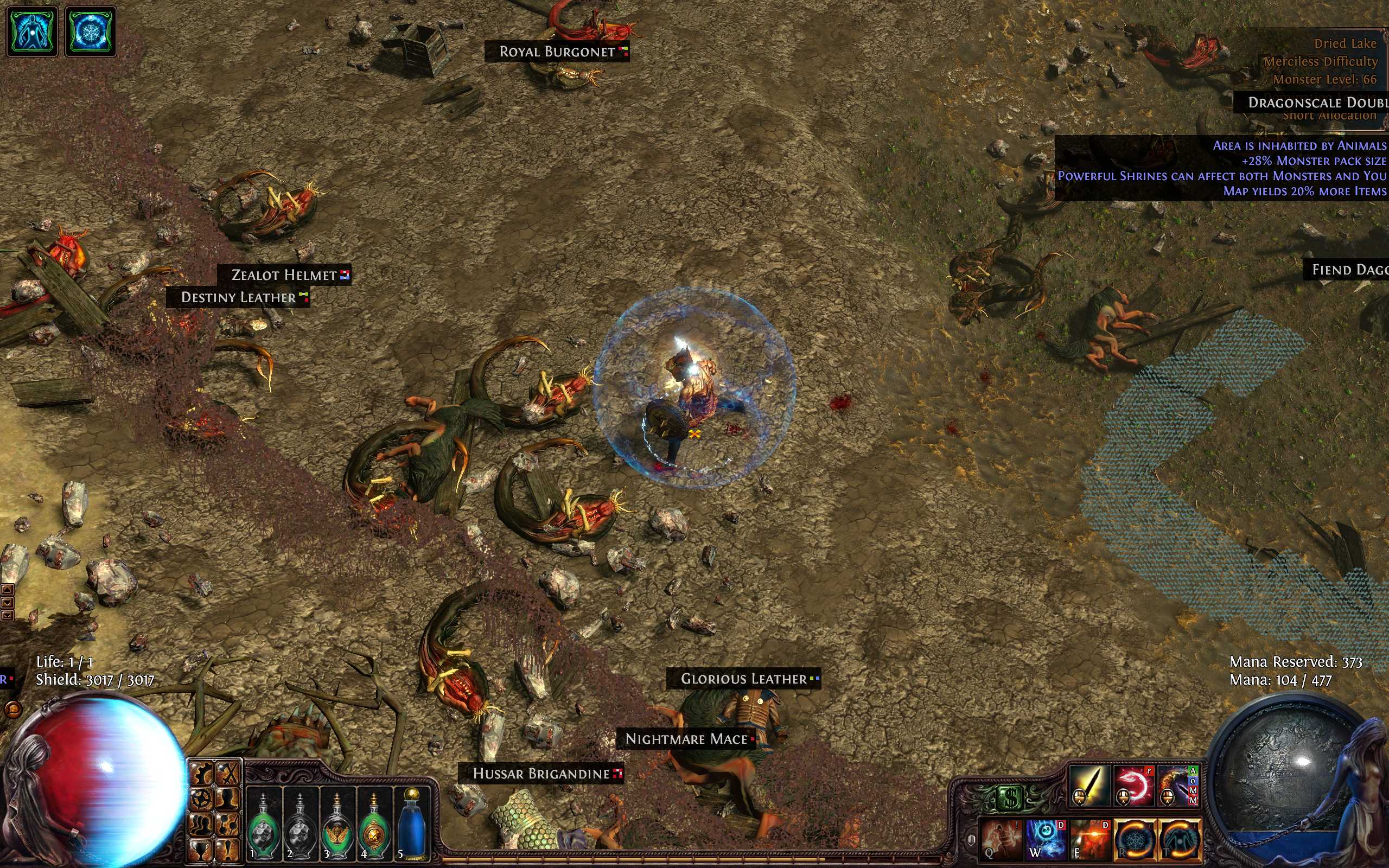Open the group silhouettes social button
Viewport: 1389px width, 868px height.
click(x=202, y=825)
